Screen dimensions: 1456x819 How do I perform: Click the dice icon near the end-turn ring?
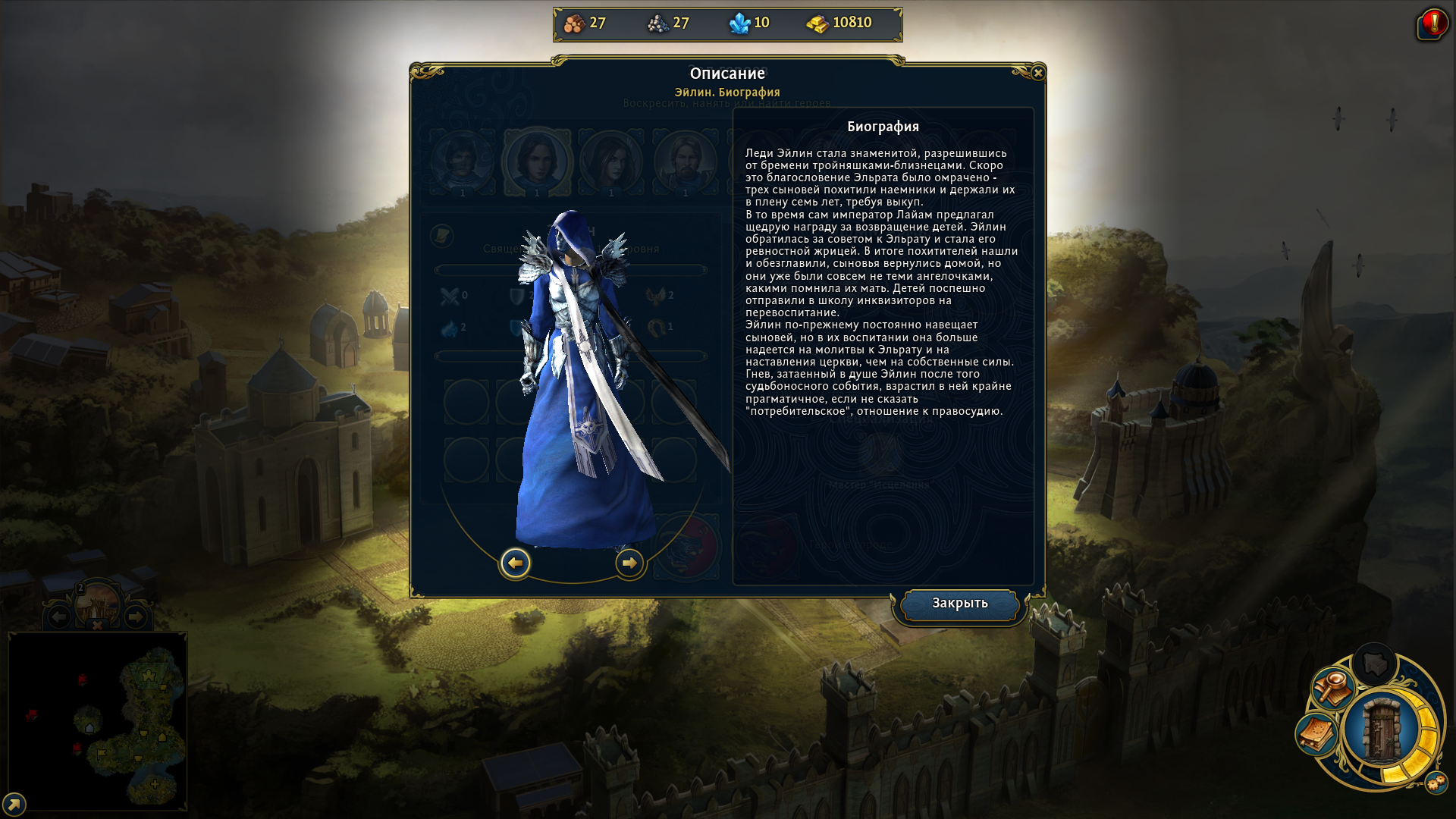(1436, 783)
